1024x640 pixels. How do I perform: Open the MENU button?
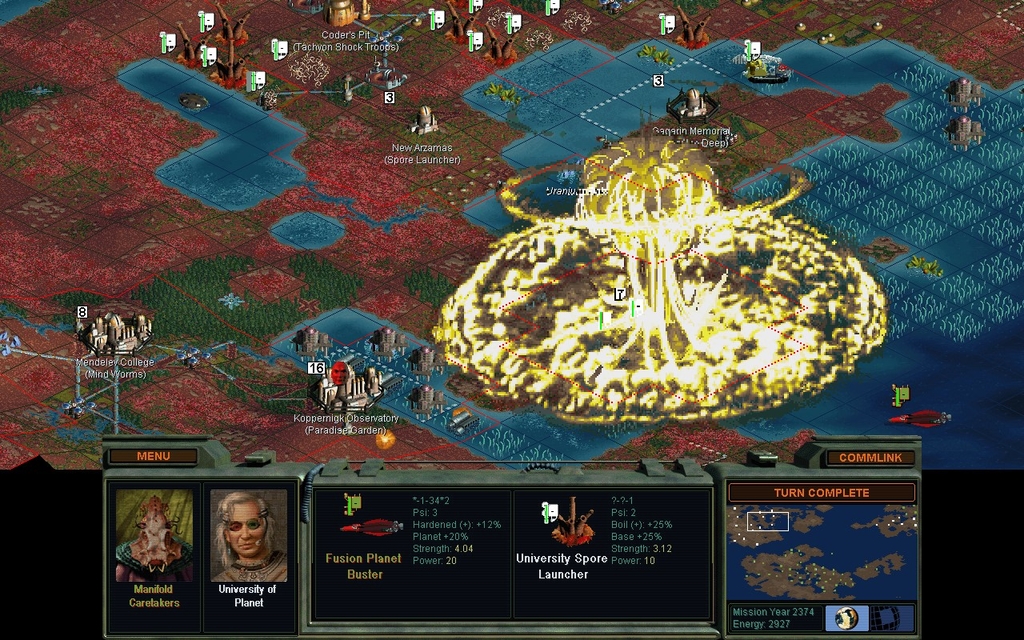[x=153, y=456]
